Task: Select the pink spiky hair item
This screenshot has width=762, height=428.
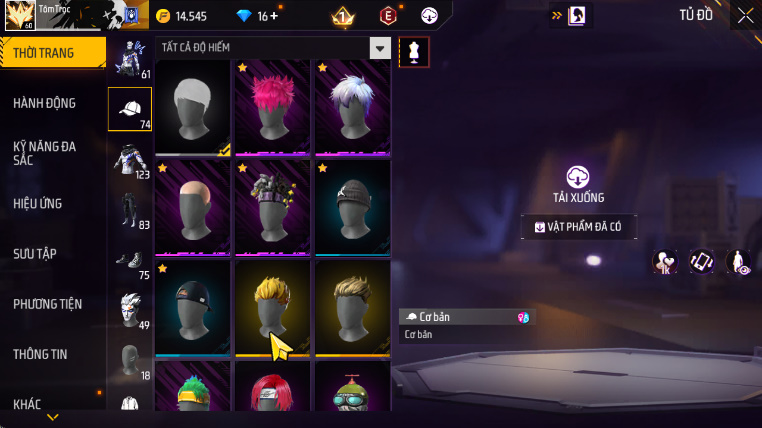Action: (272, 107)
